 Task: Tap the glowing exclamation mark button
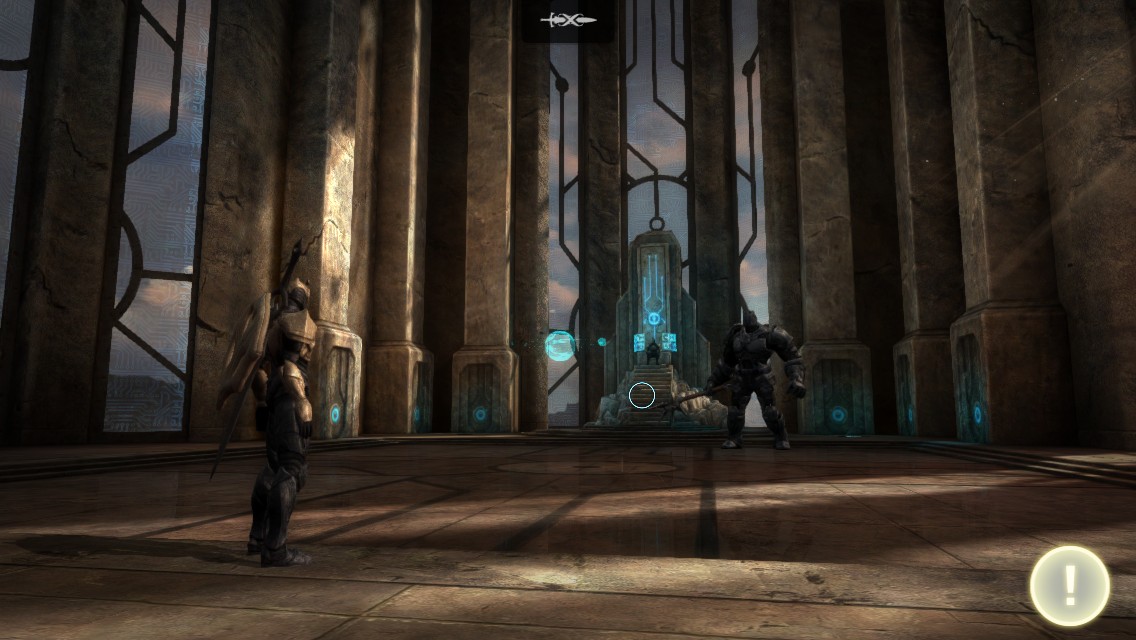pyautogui.click(x=1069, y=586)
